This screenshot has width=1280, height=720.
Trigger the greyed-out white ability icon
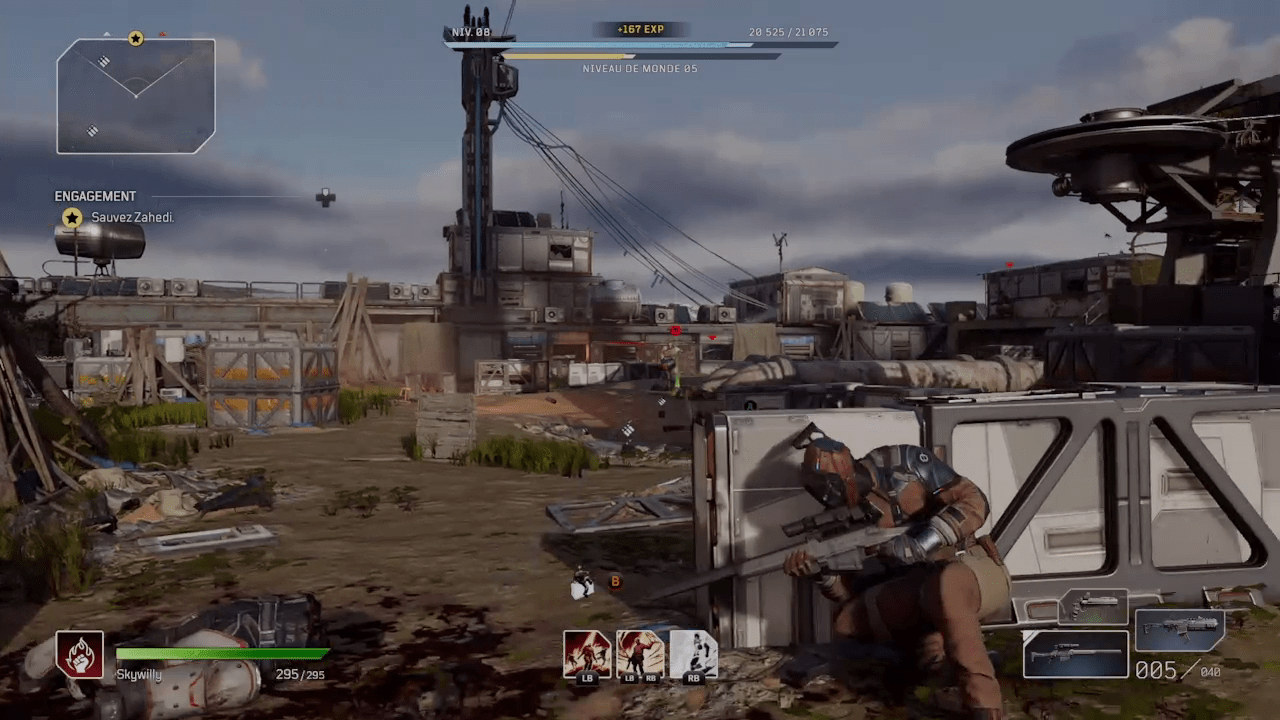[693, 653]
